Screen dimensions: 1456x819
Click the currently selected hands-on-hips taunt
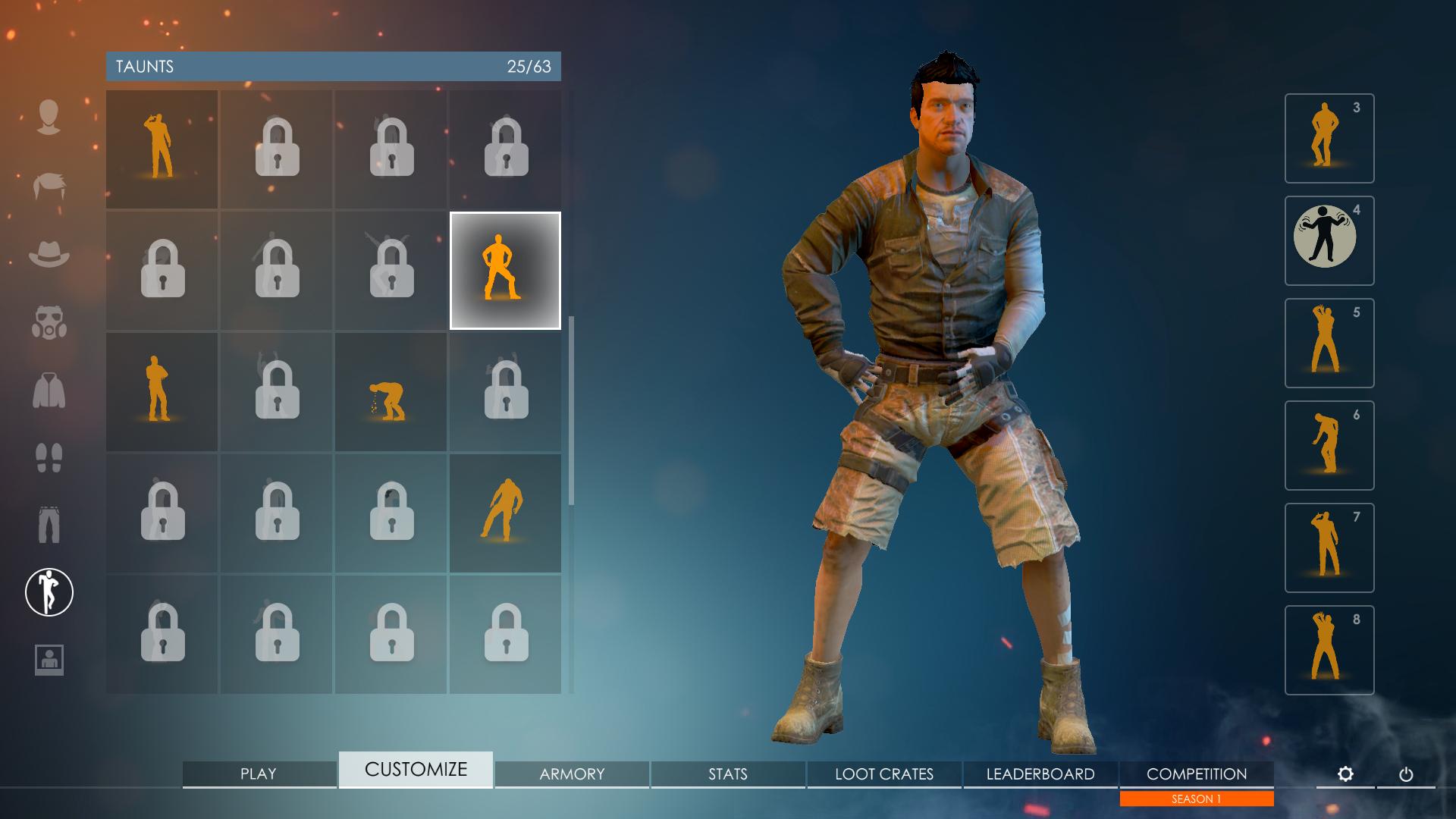click(x=505, y=269)
